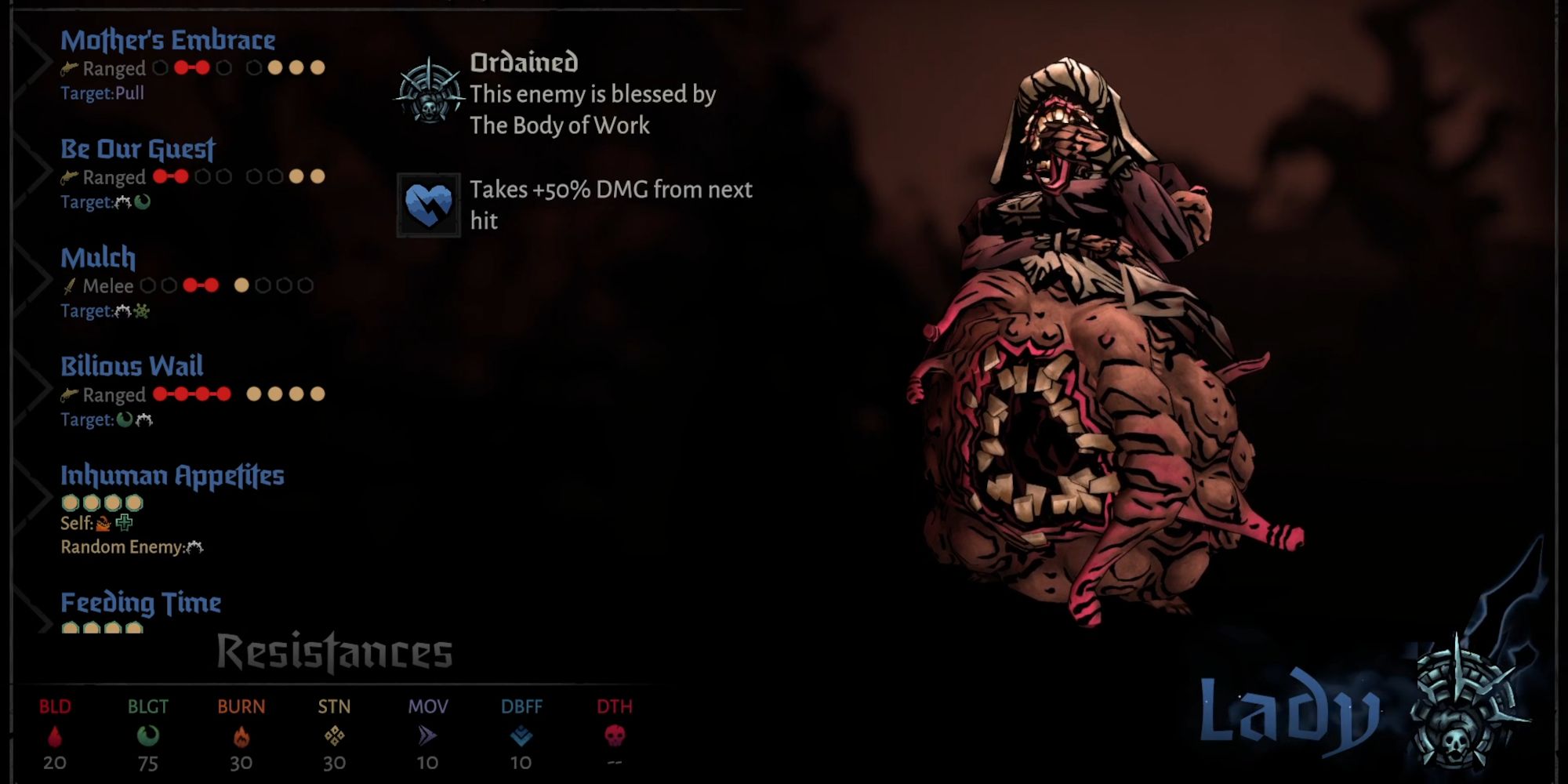Select the Burn resistance flame icon
Screen dimensions: 1568x784
click(x=241, y=735)
